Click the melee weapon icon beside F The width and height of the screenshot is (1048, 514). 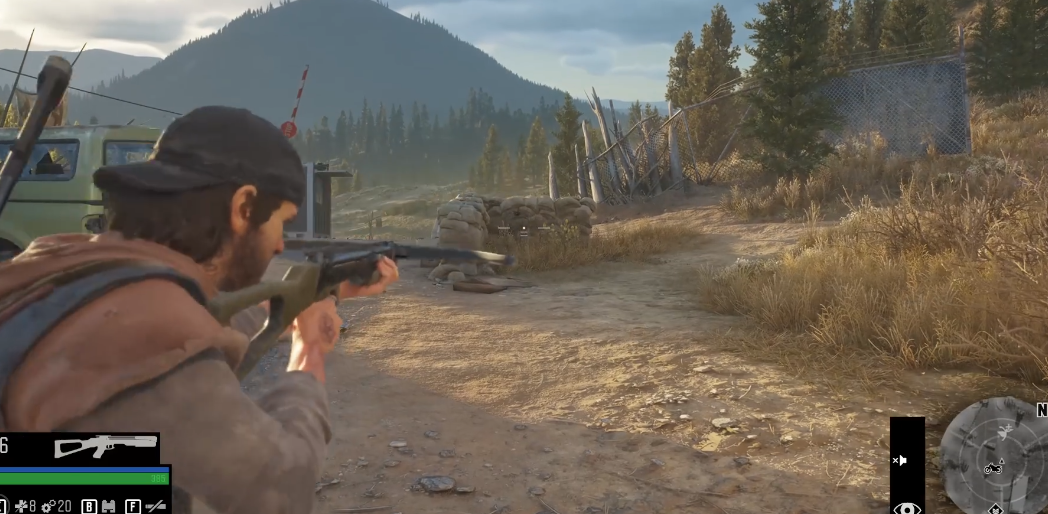(x=155, y=506)
